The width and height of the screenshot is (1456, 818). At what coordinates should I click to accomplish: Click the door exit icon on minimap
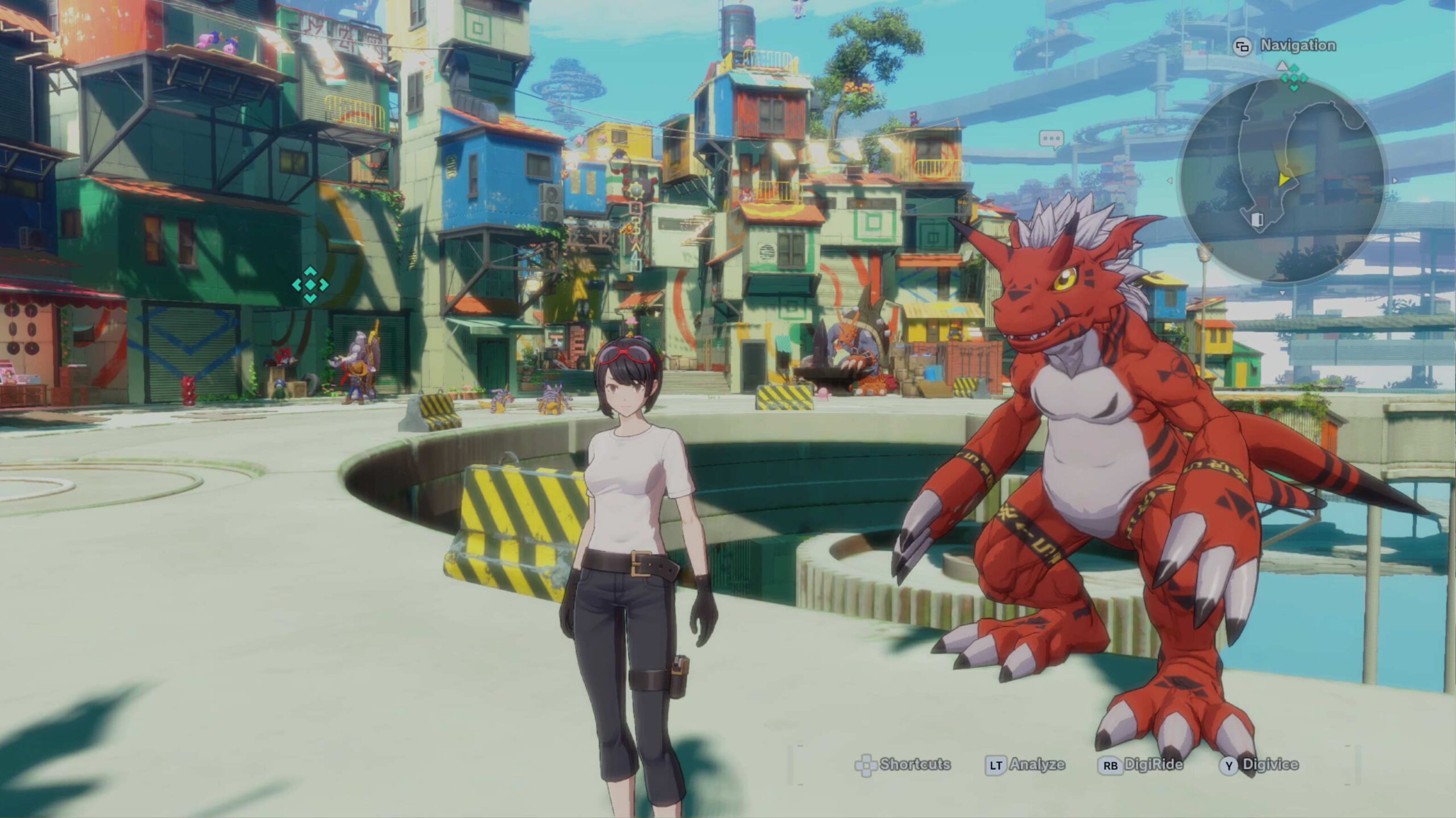click(x=1258, y=219)
